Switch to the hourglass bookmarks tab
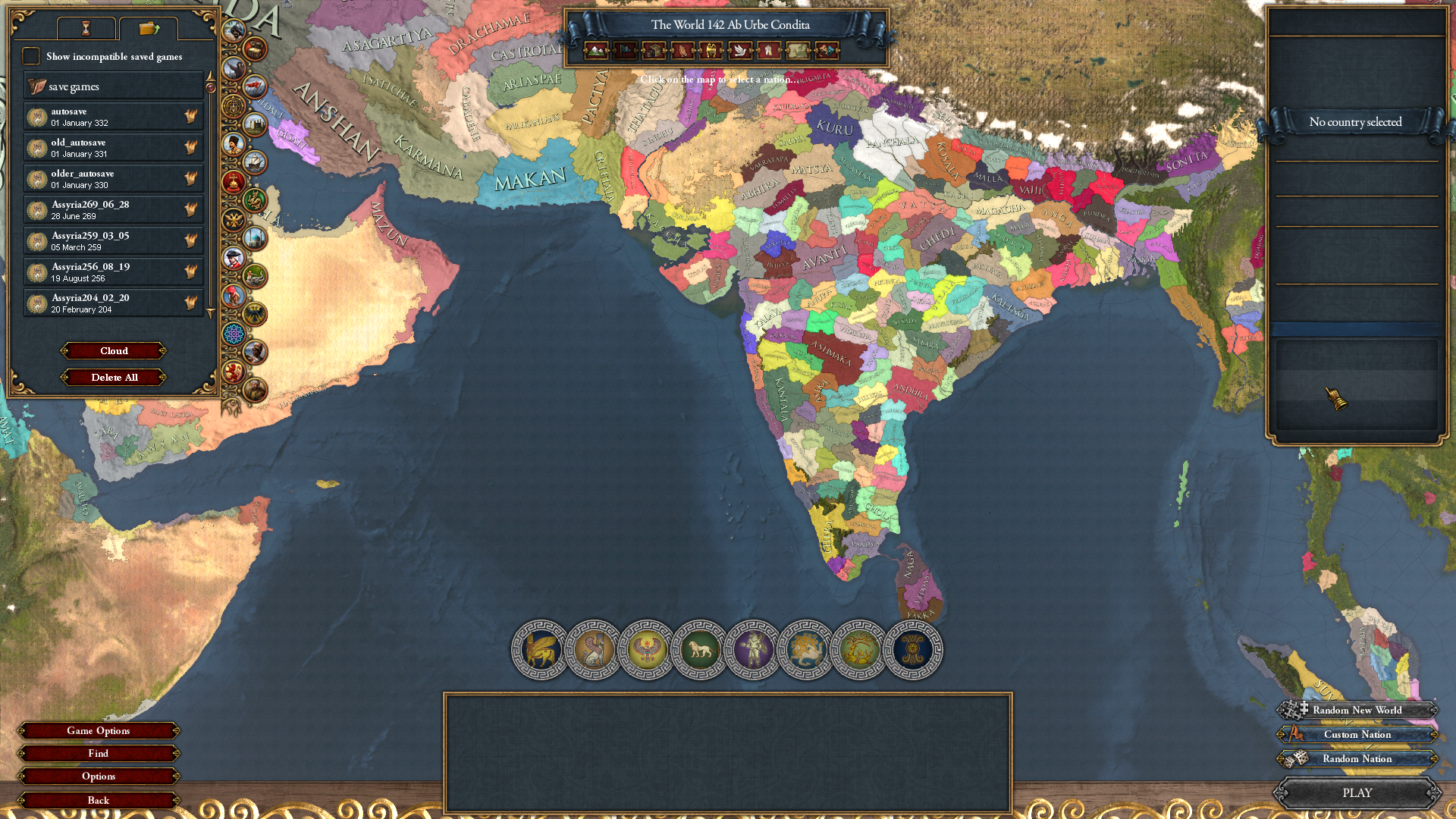 tap(86, 29)
